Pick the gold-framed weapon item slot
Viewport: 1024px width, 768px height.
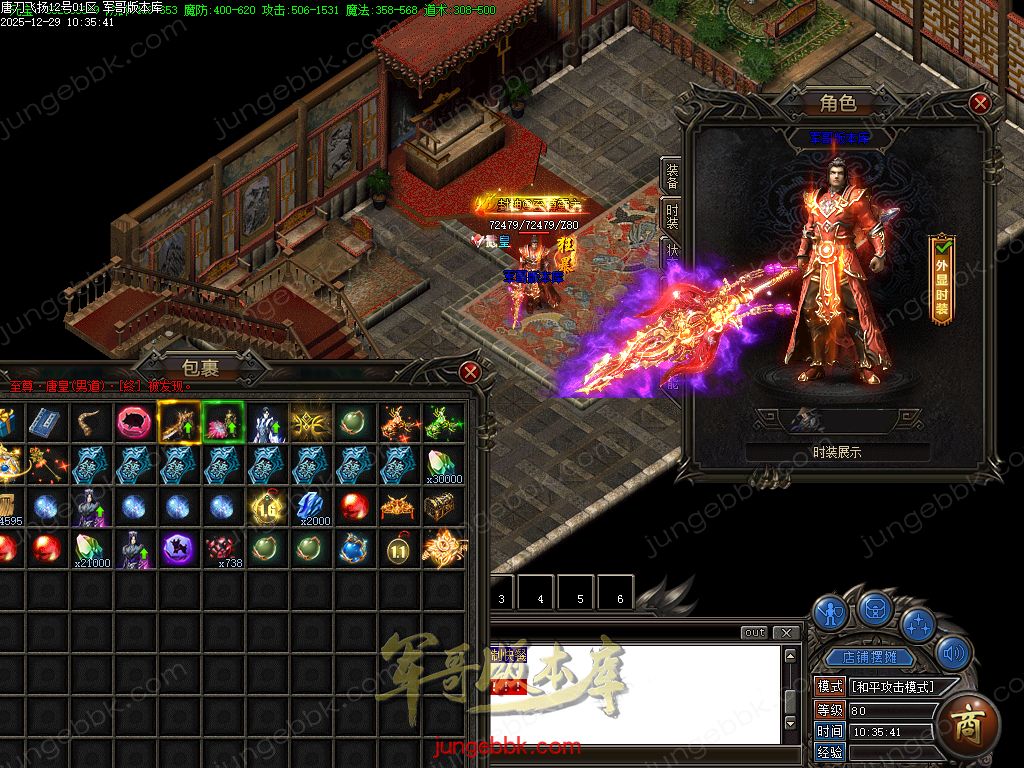[178, 423]
